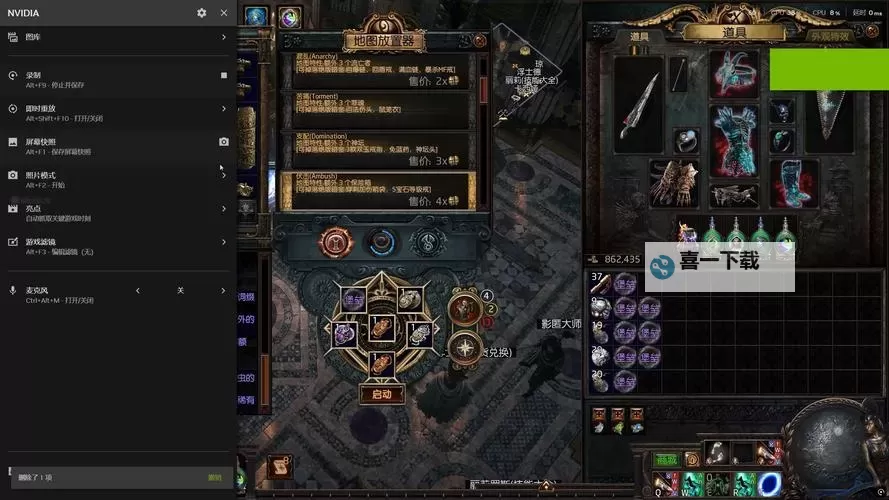889x500 pixels.
Task: Select the red round emblem below the mod list
Action: [335, 242]
